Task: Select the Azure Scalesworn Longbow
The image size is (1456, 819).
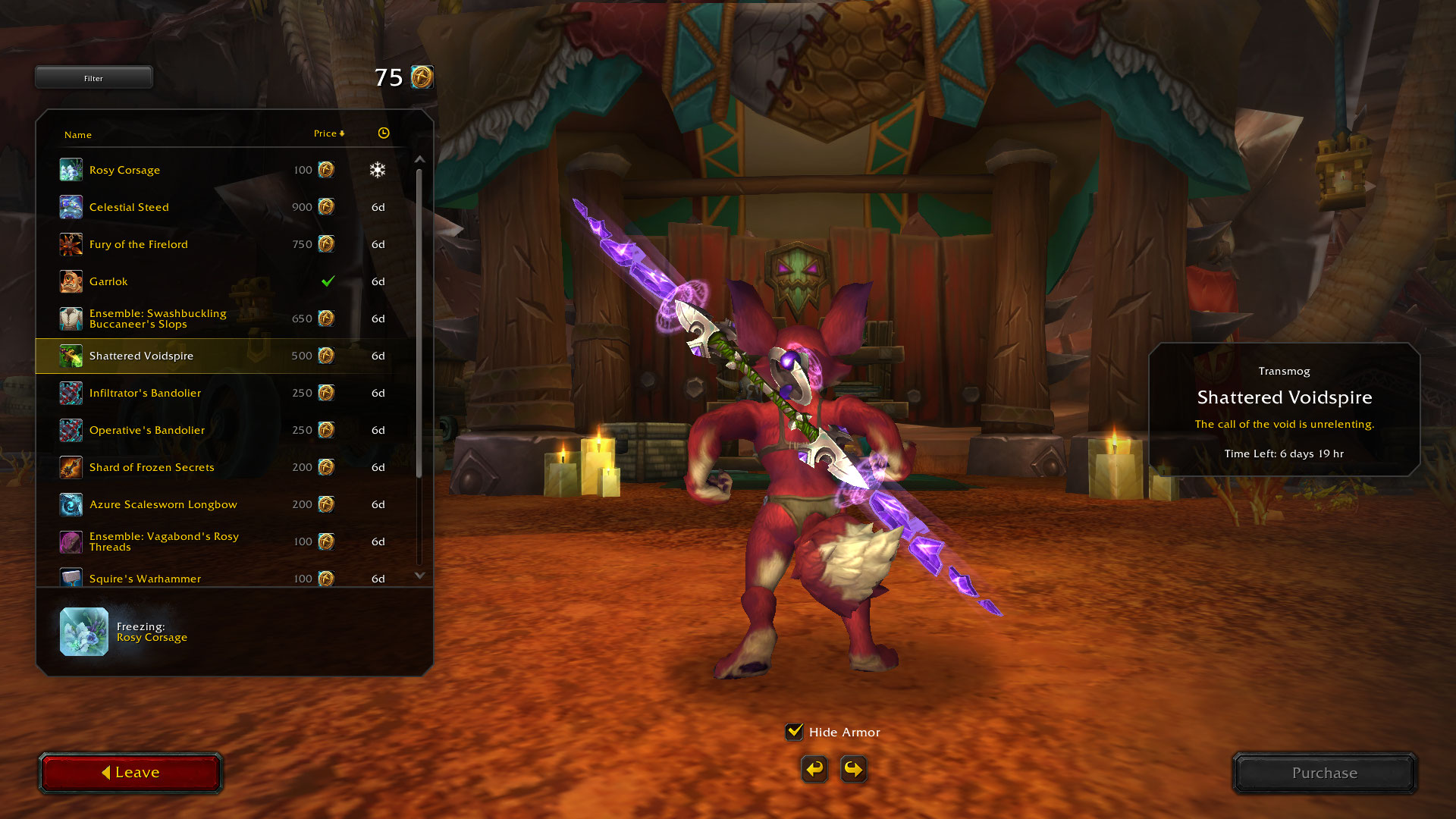Action: (163, 504)
